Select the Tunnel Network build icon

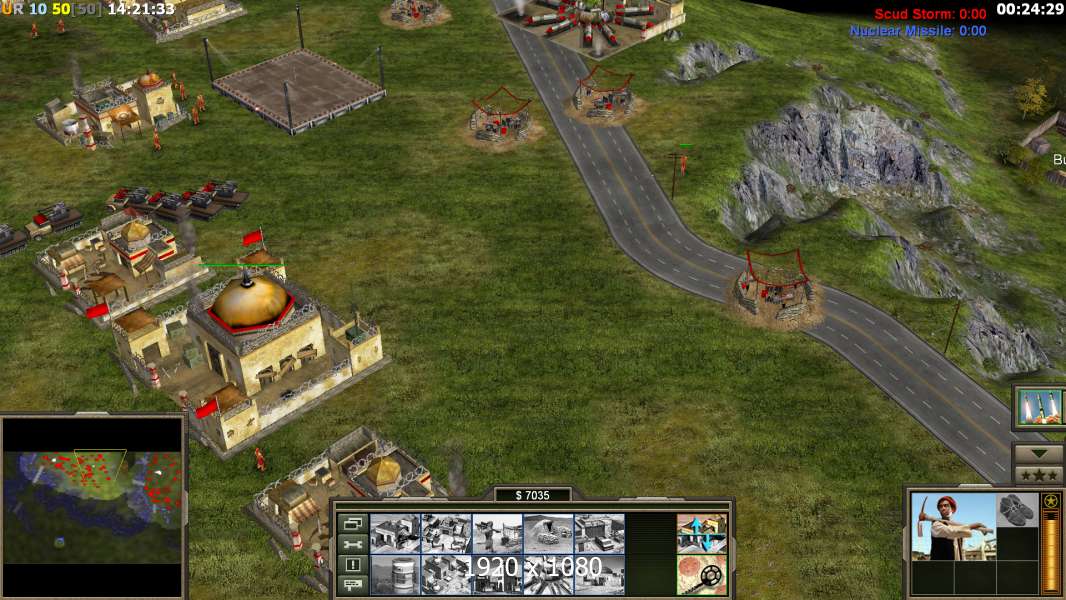(x=548, y=533)
